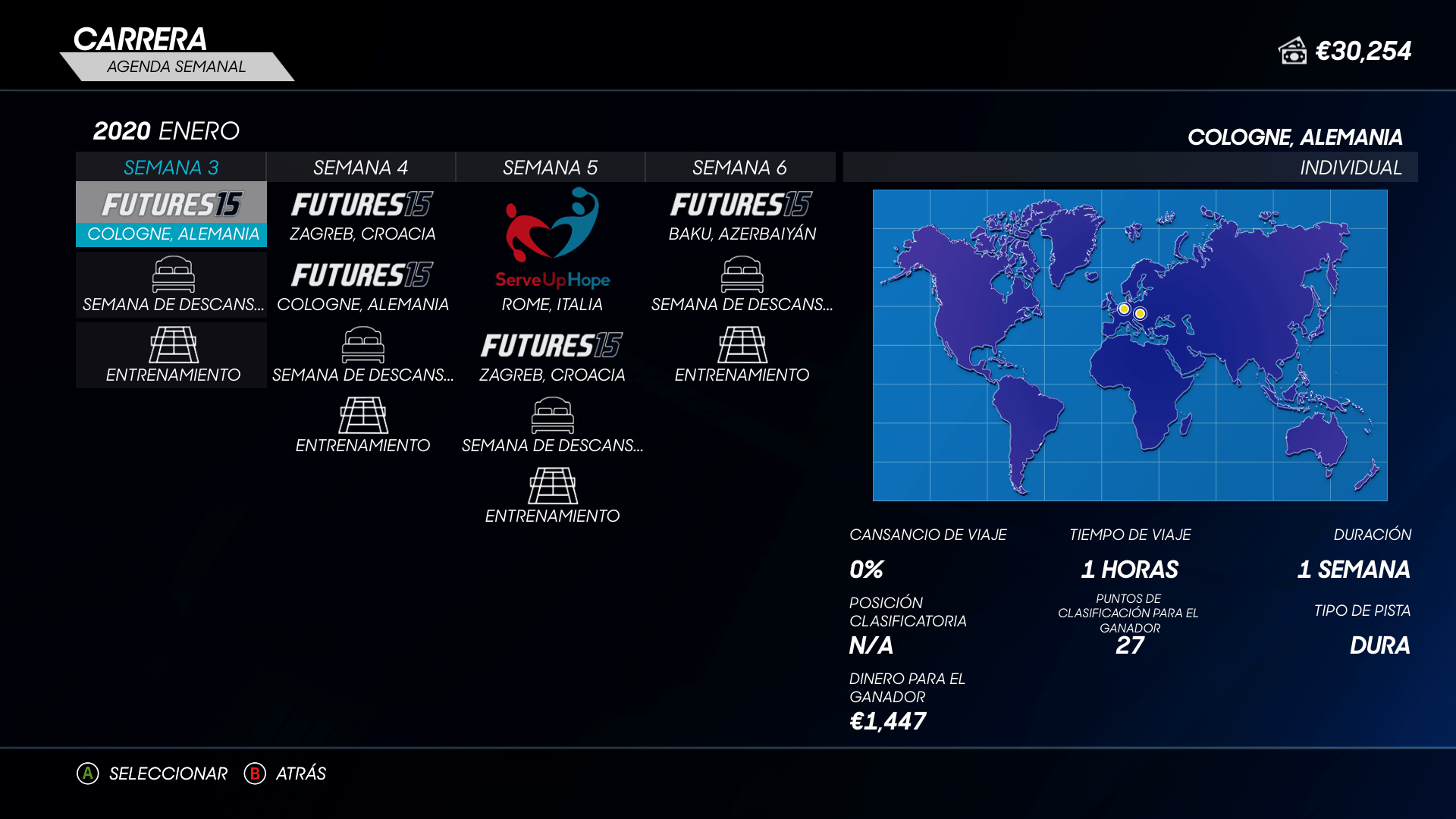Image resolution: width=1456 pixels, height=819 pixels.
Task: Select Futures15 Cologne tournament in Semana 3
Action: point(172,215)
